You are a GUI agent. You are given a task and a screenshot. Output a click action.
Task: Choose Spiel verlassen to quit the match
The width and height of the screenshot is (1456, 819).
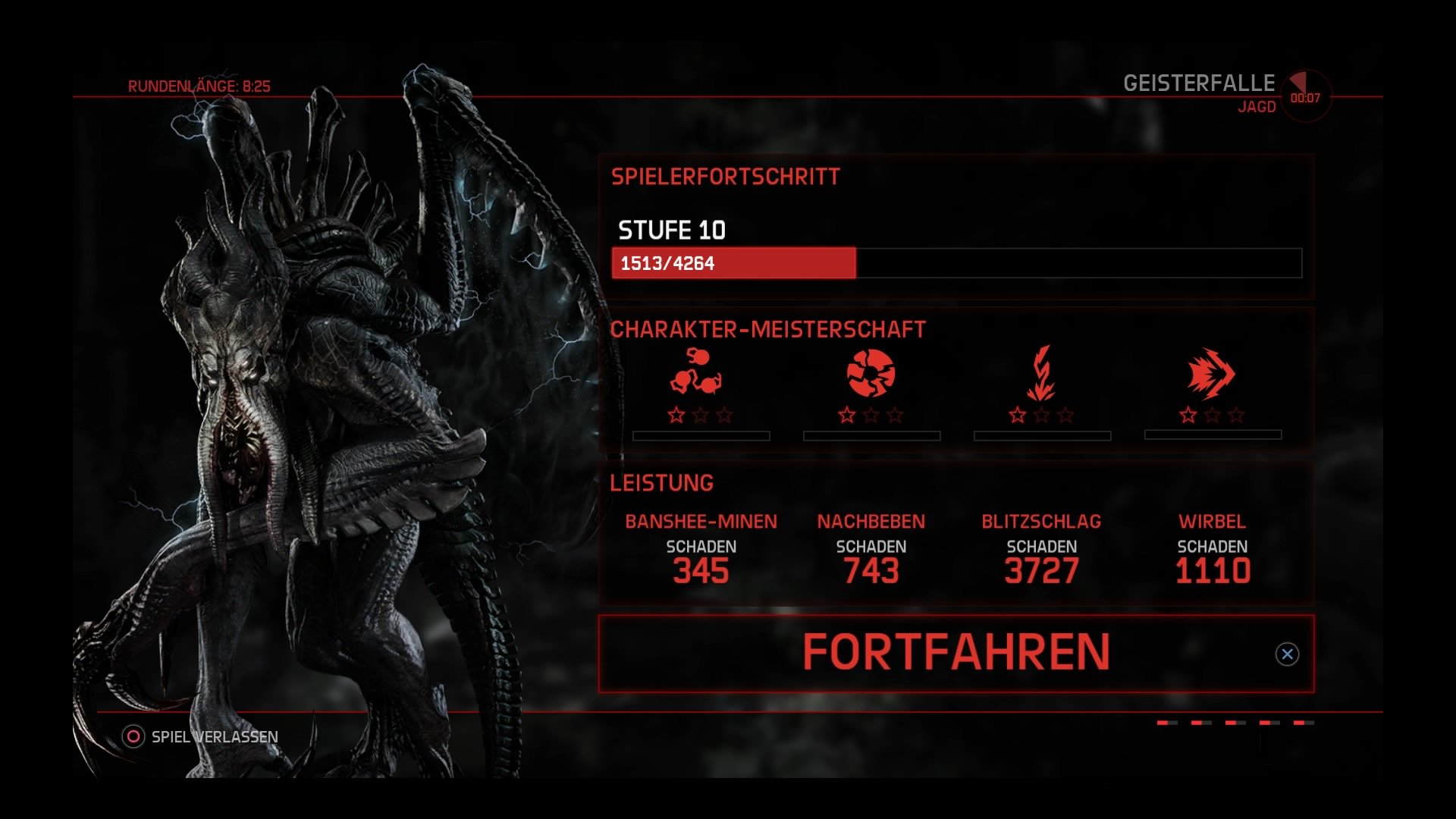(214, 735)
